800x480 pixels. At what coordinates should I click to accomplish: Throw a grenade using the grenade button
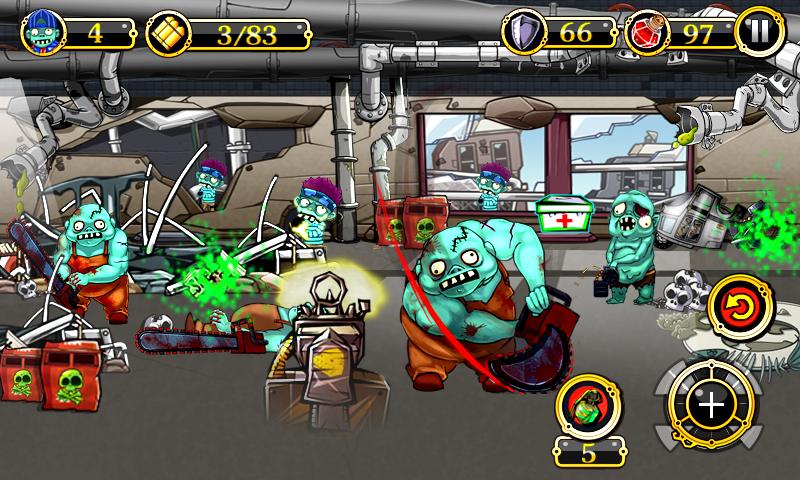[x=589, y=406]
